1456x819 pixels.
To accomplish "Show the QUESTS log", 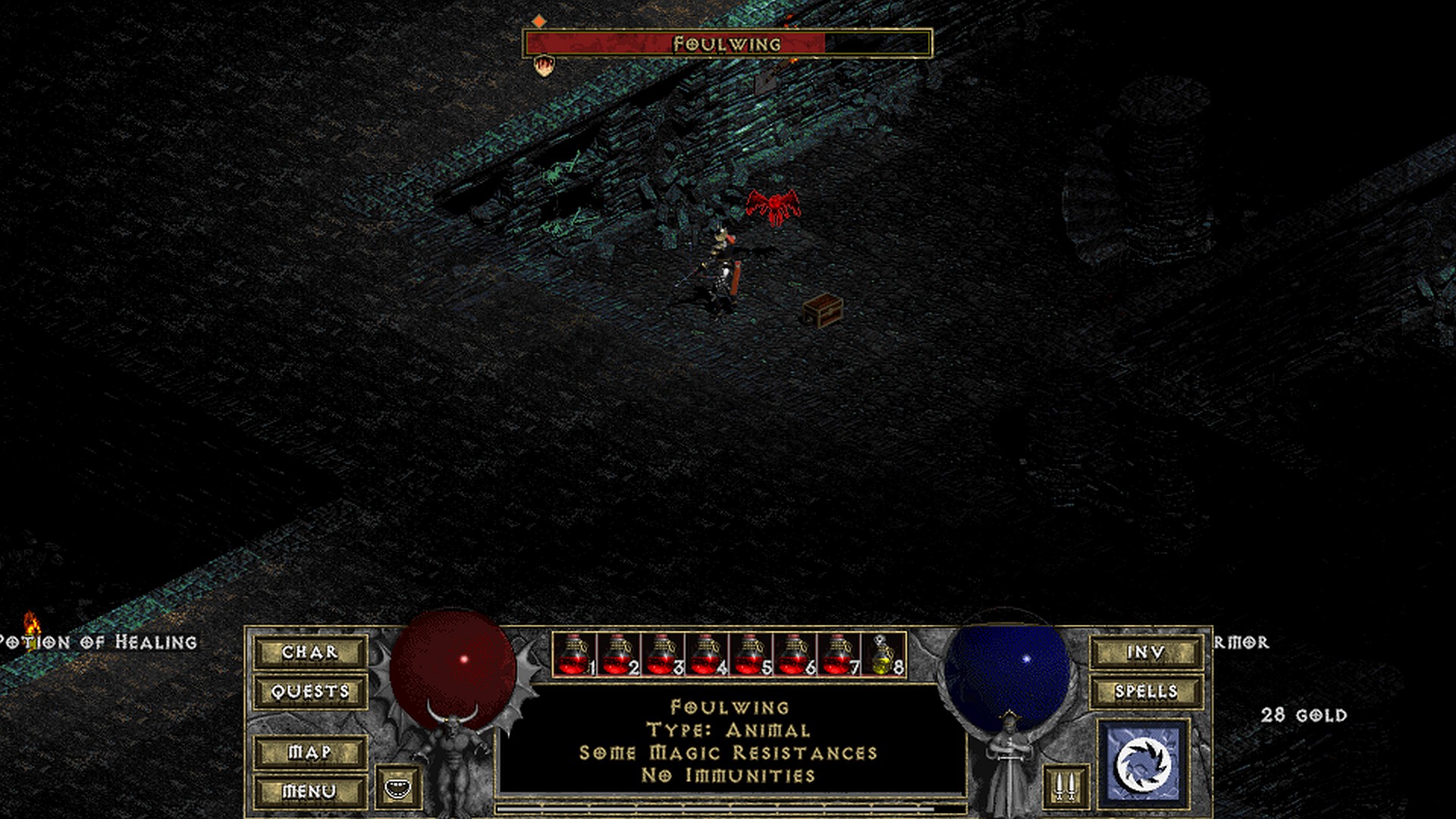I will (310, 692).
